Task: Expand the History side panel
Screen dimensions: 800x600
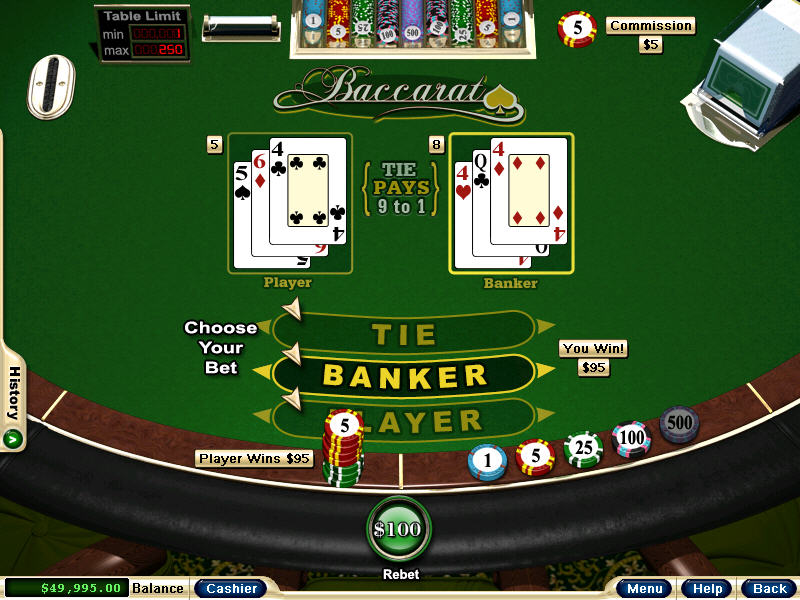Action: point(14,438)
